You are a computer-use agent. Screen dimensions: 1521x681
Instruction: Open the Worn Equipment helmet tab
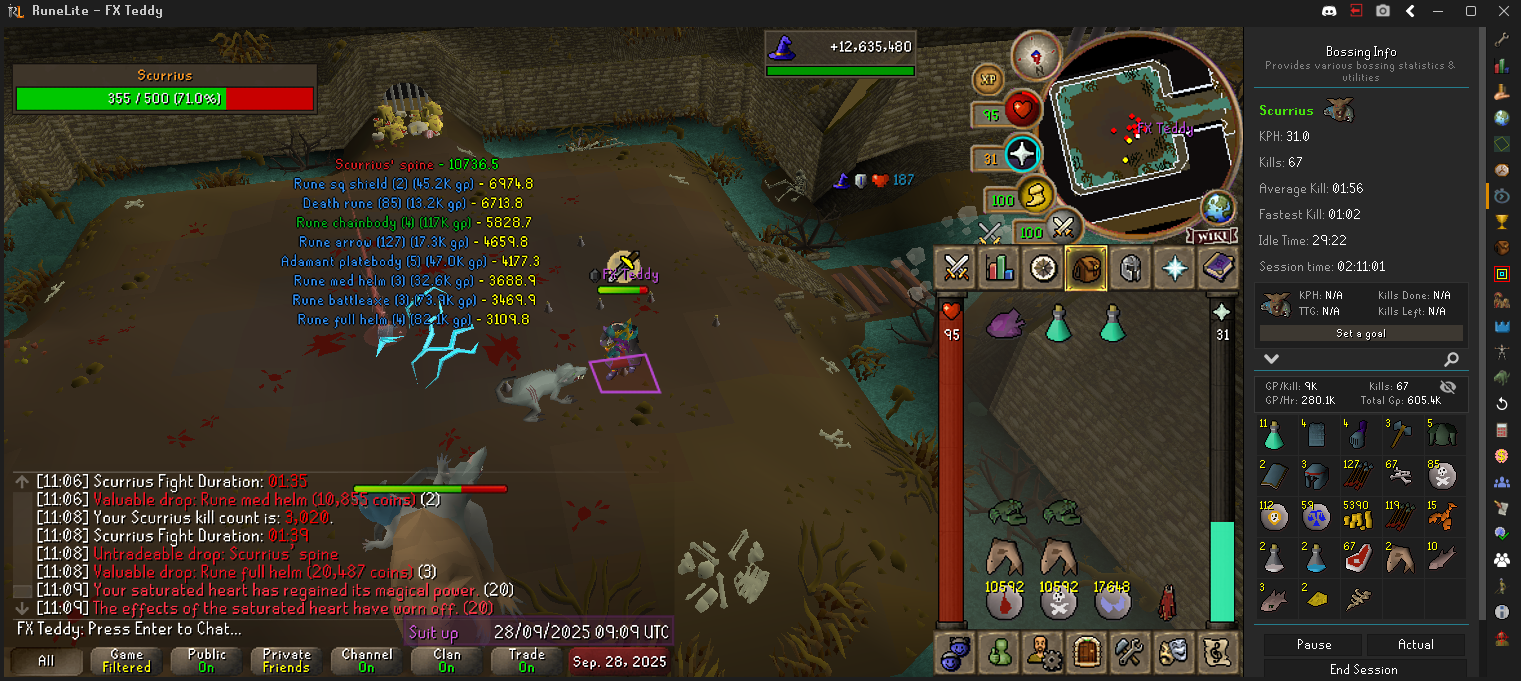[1129, 268]
